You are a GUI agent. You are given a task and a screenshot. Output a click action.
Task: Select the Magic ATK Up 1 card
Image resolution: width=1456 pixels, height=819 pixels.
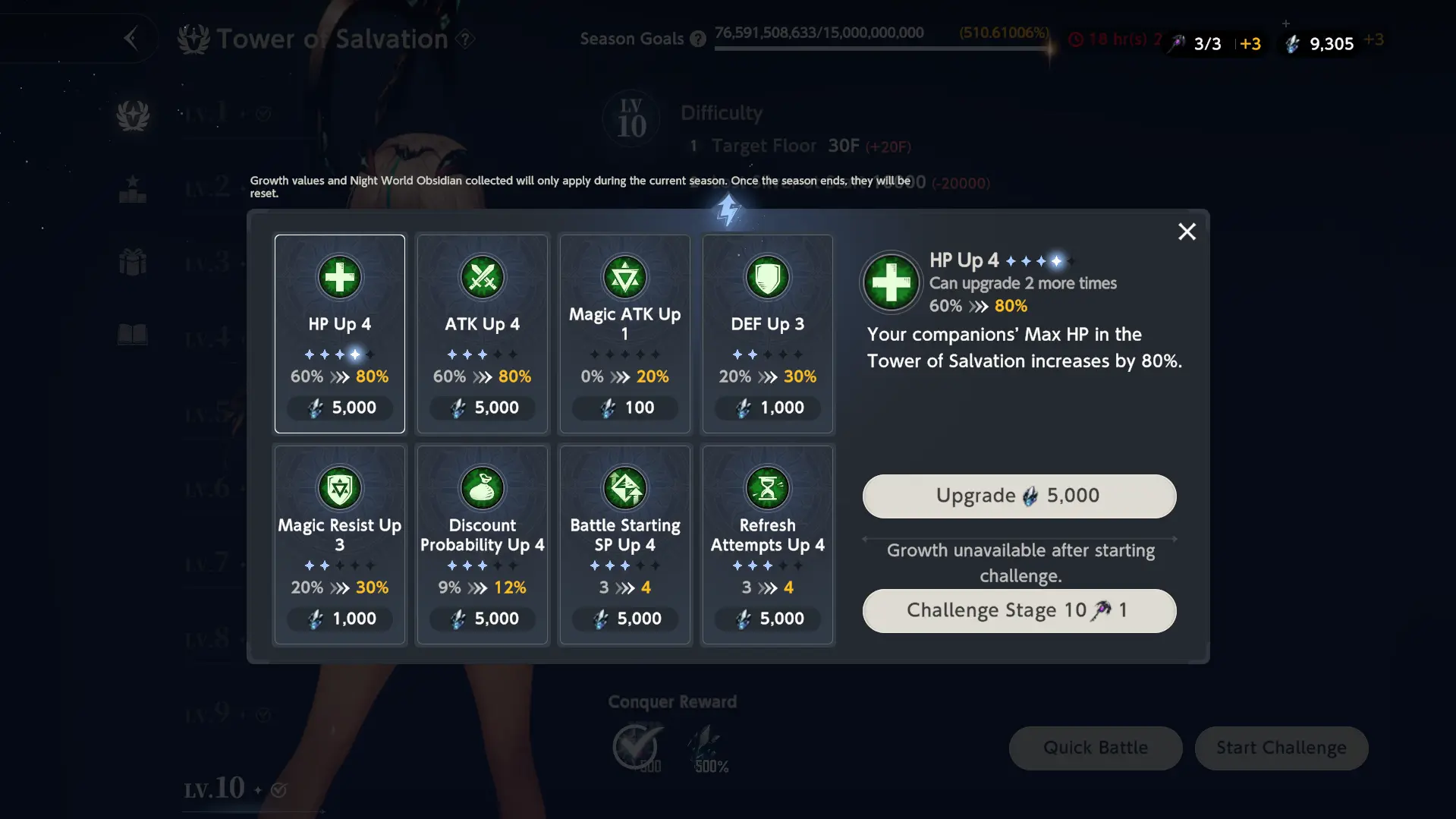[x=624, y=333]
